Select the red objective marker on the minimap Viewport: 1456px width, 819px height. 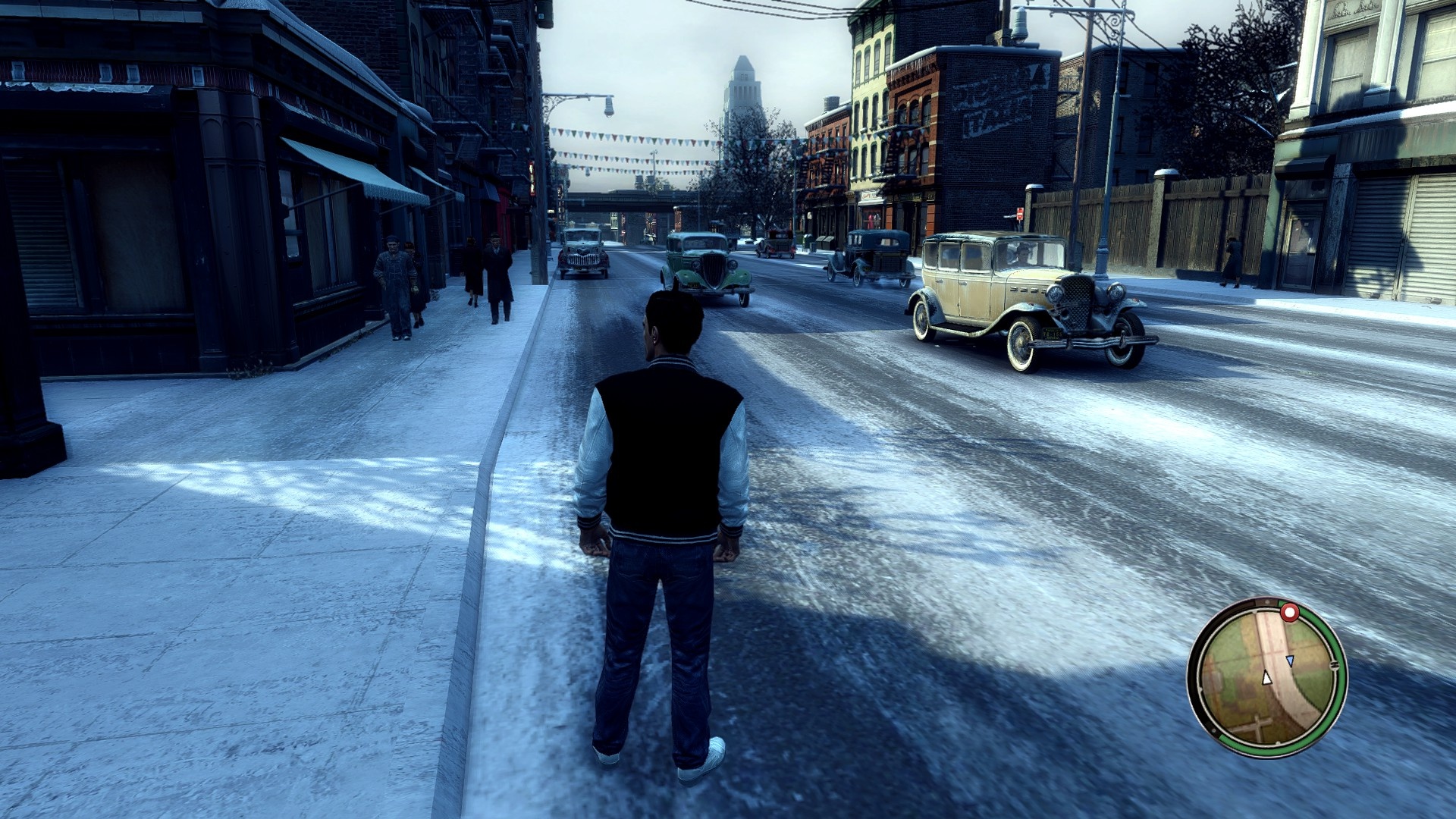point(1289,612)
